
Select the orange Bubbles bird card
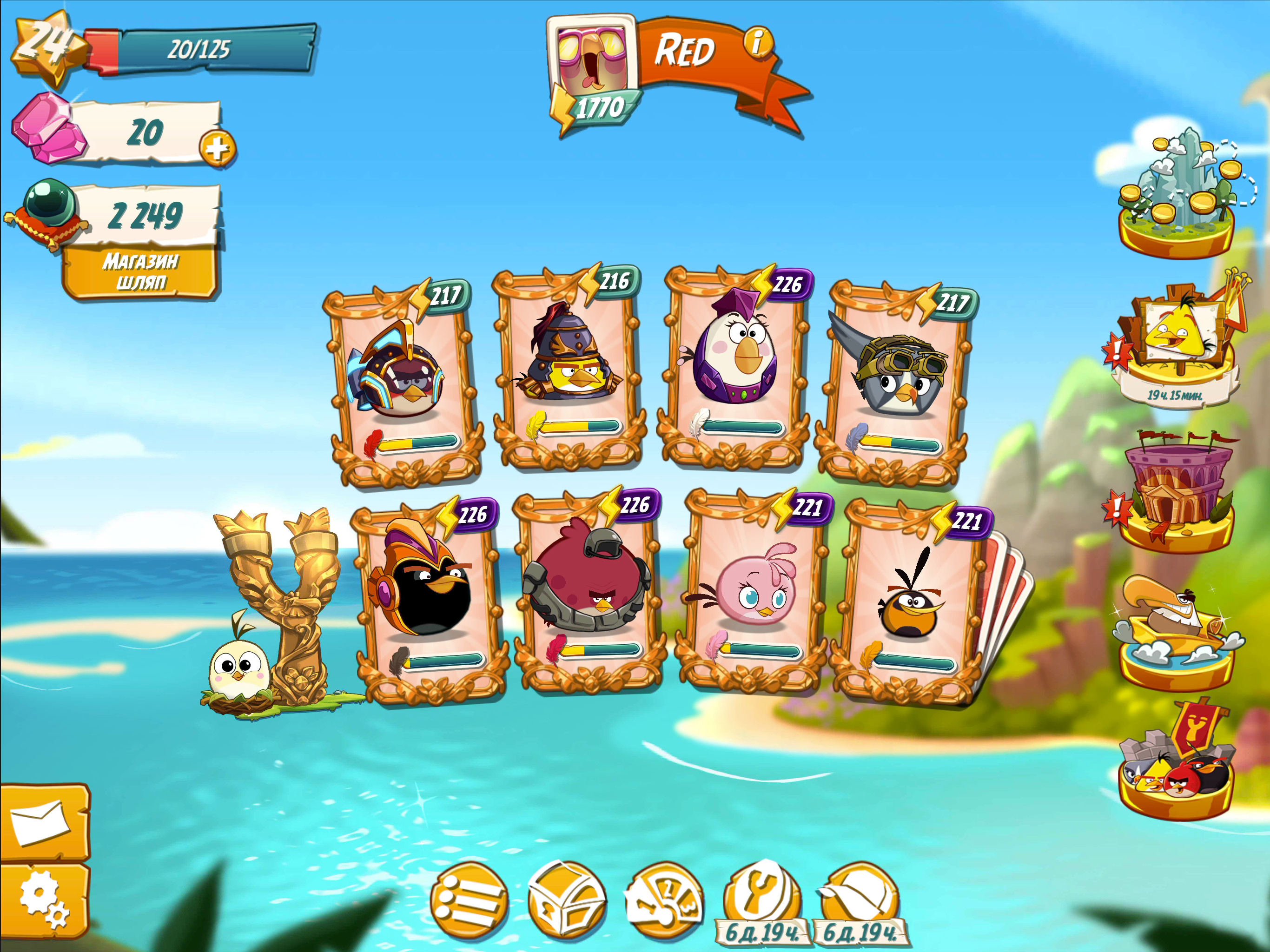click(x=910, y=600)
